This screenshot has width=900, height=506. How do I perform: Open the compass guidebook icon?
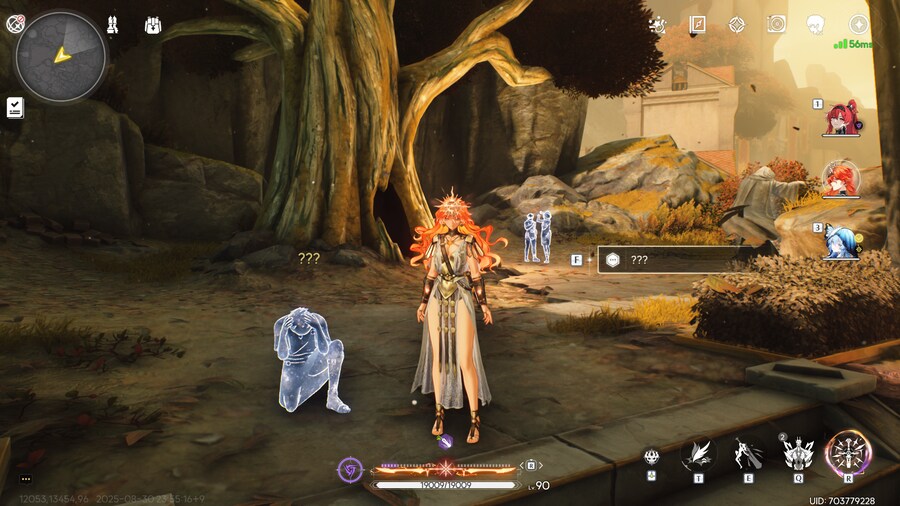pyautogui.click(x=697, y=25)
